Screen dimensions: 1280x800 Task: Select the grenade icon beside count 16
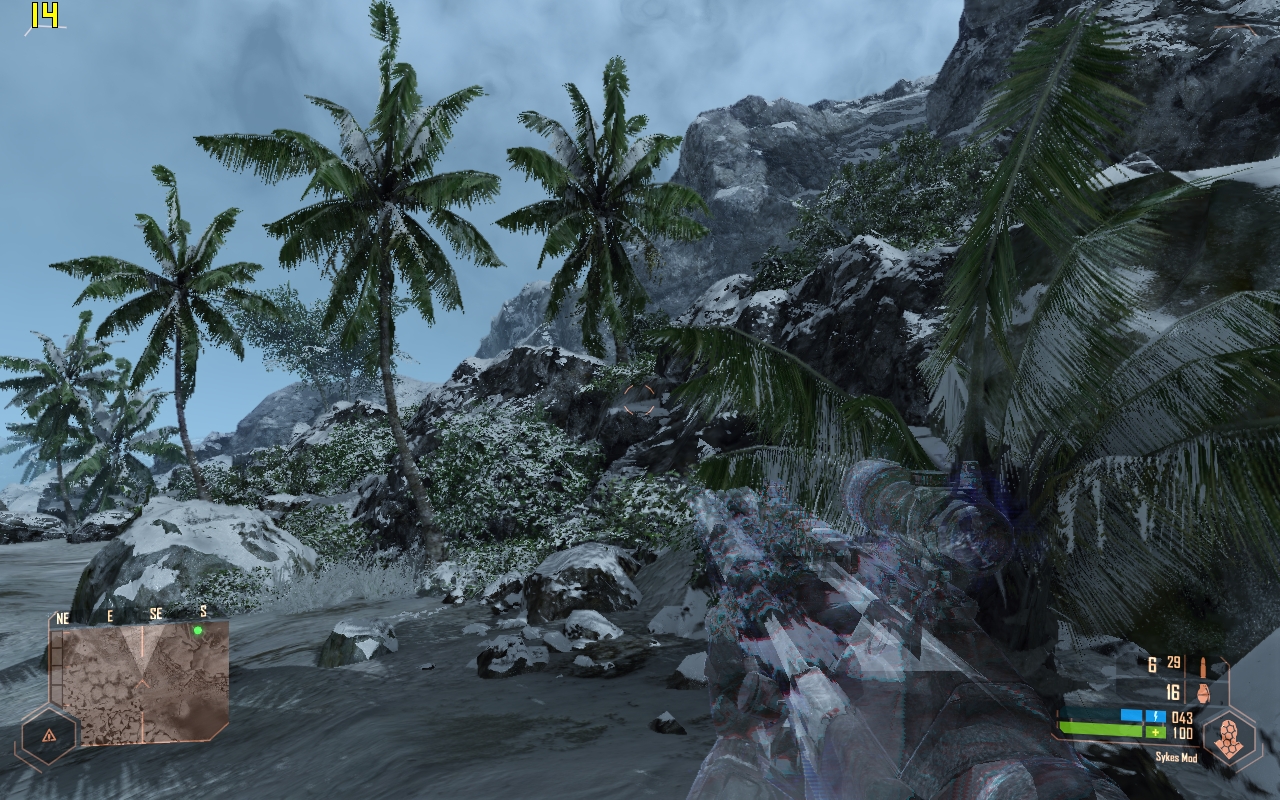(x=1204, y=694)
